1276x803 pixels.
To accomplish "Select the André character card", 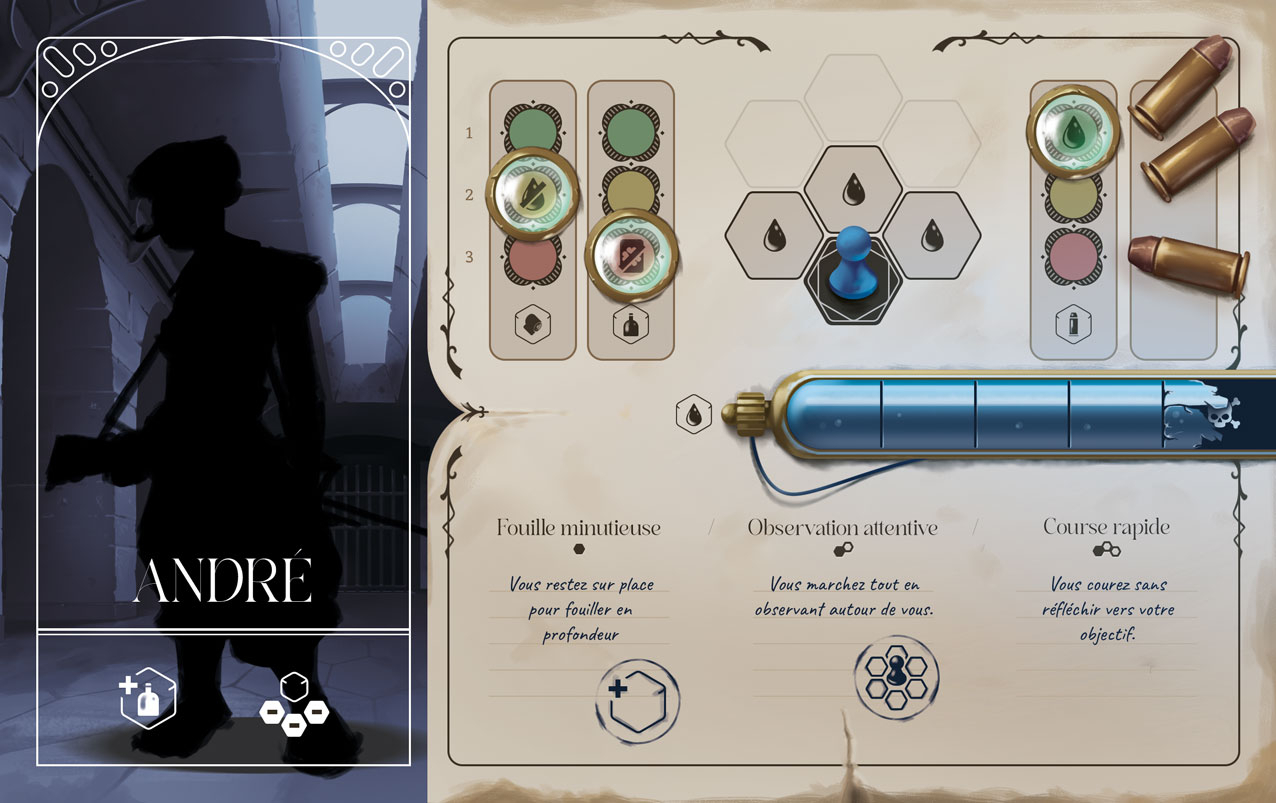I will 223,400.
